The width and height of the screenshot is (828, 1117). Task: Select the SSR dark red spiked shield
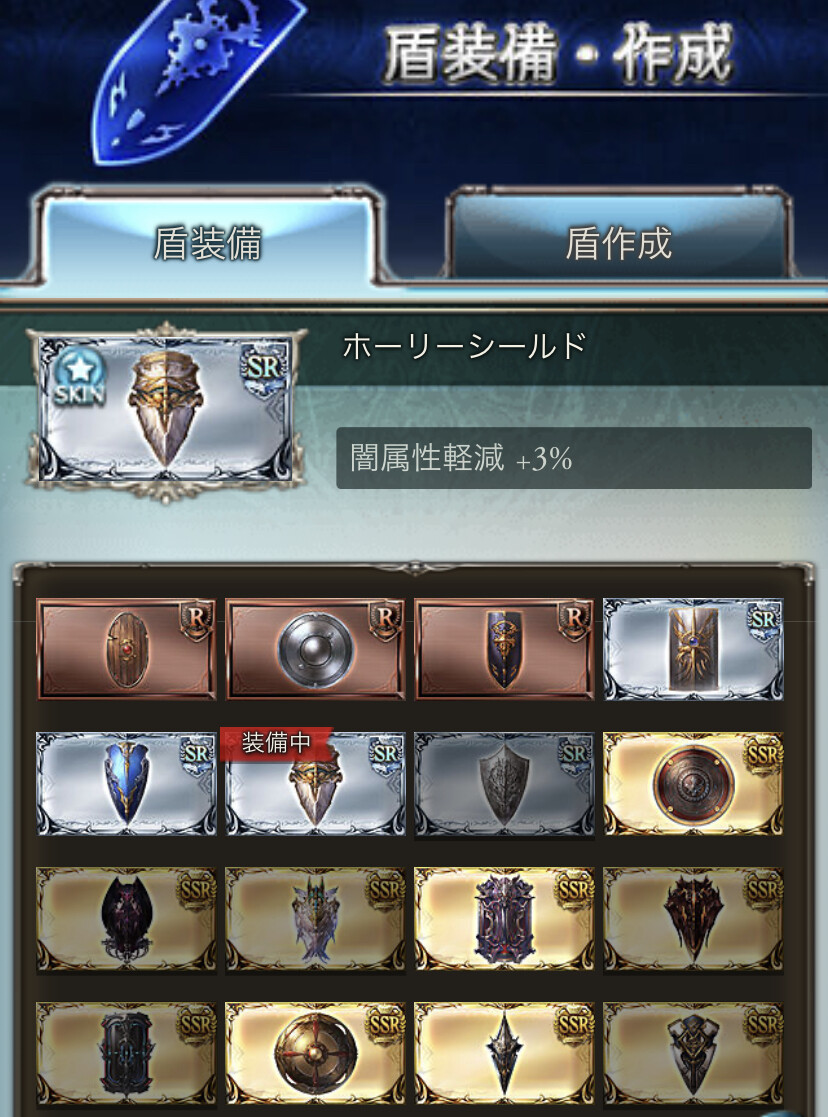pyautogui.click(x=693, y=918)
